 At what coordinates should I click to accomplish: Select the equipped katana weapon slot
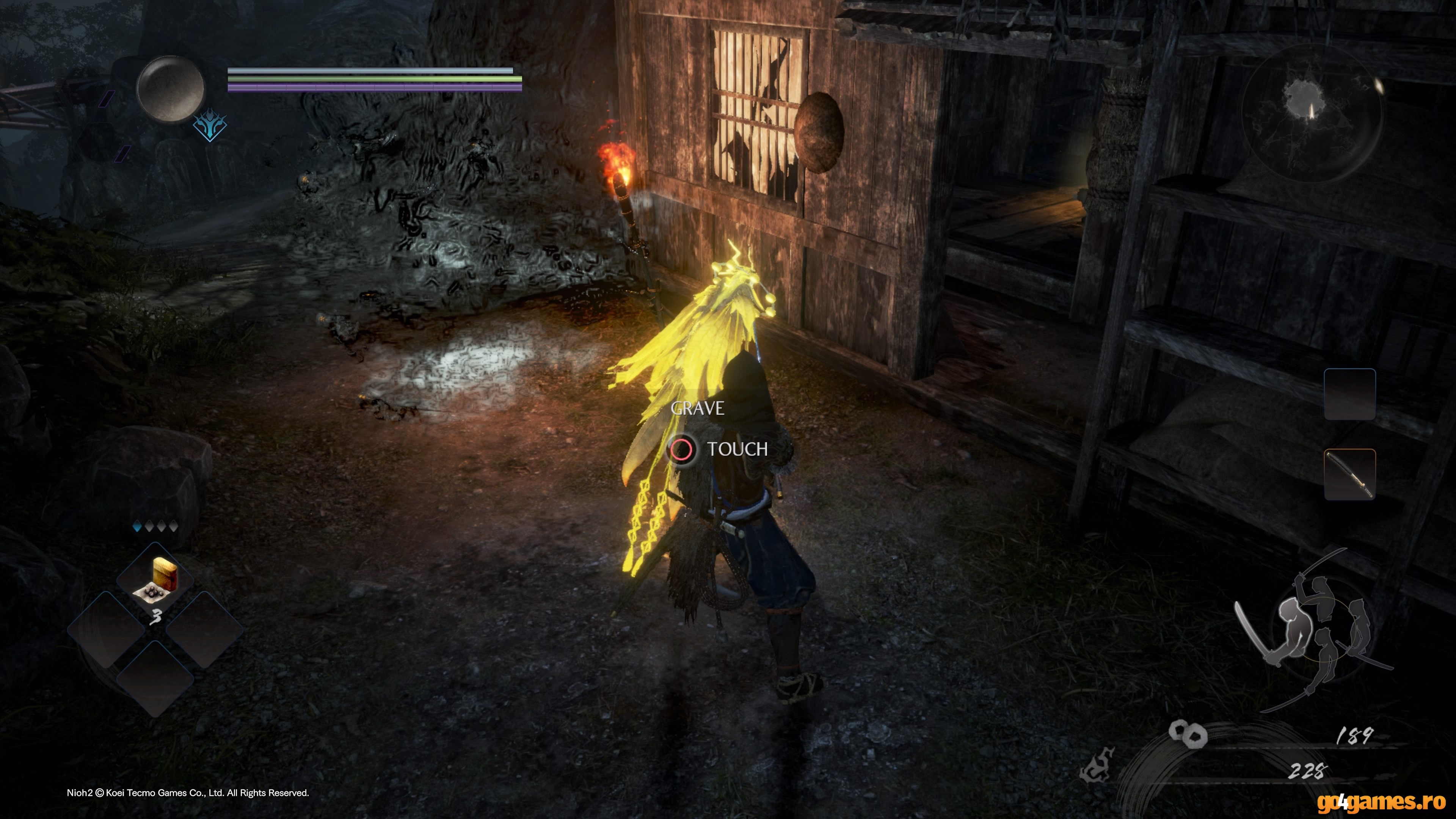[1349, 474]
